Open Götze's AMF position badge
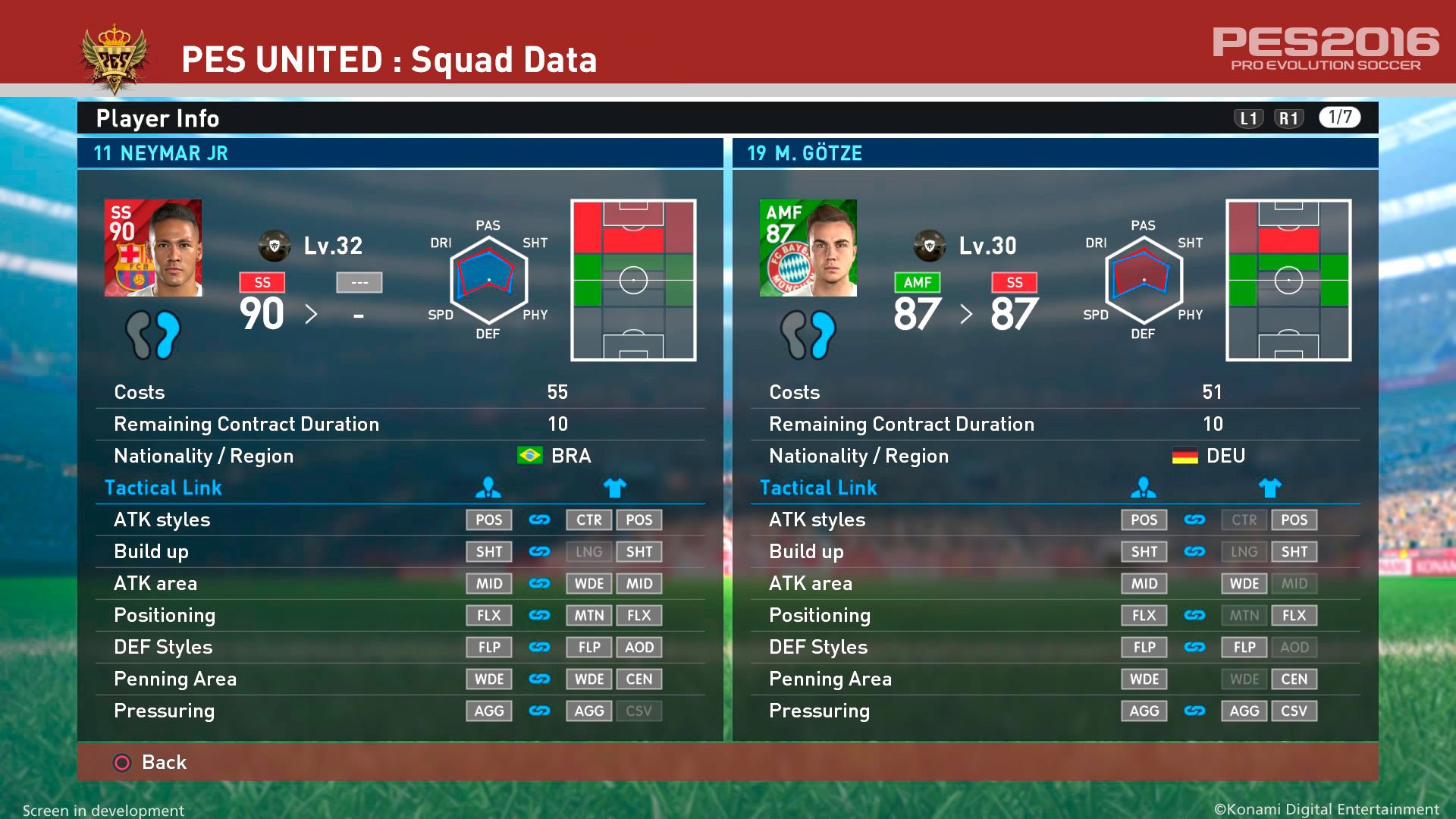This screenshot has height=819, width=1456. (918, 282)
